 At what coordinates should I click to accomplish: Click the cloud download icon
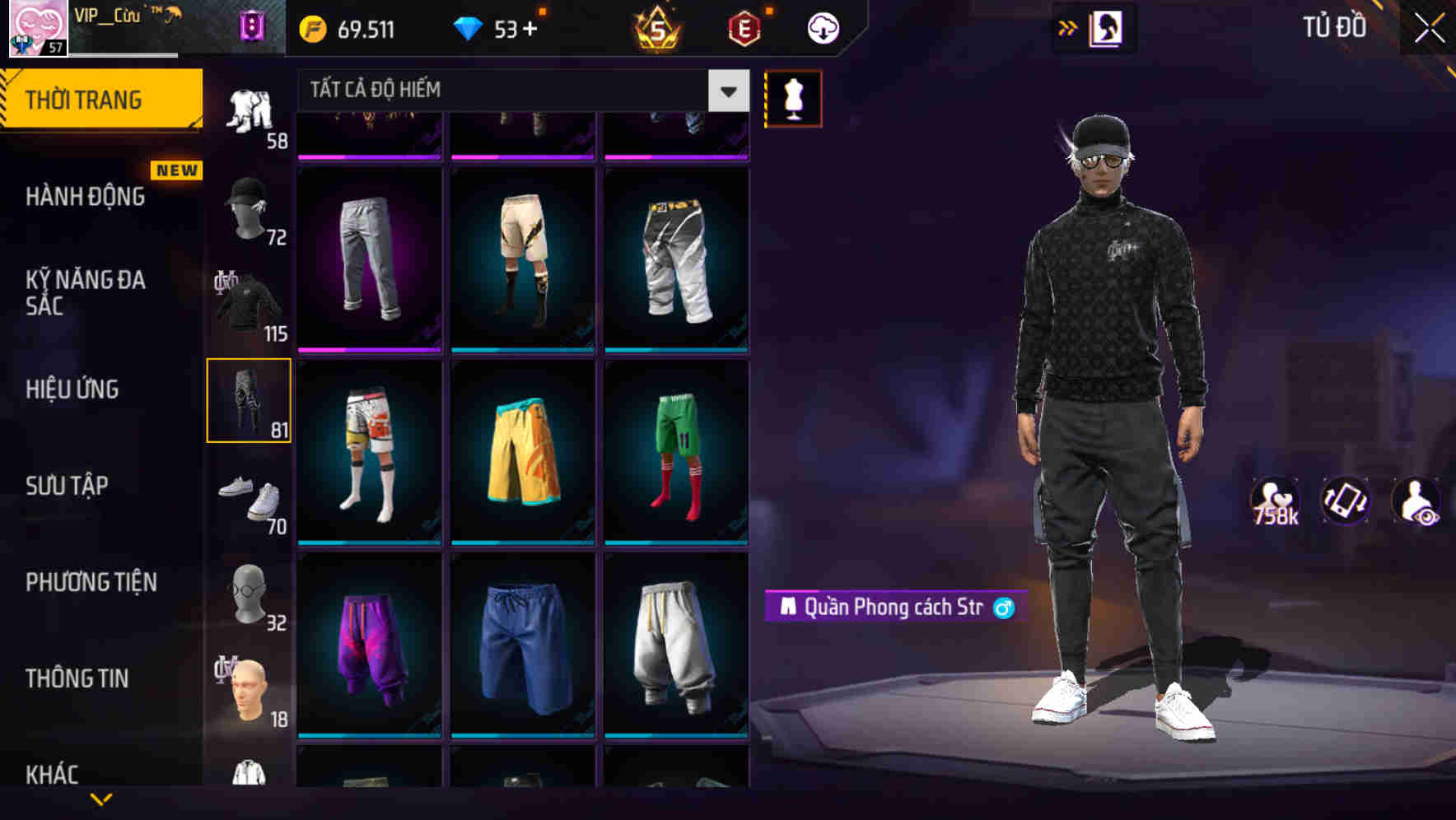[822, 26]
